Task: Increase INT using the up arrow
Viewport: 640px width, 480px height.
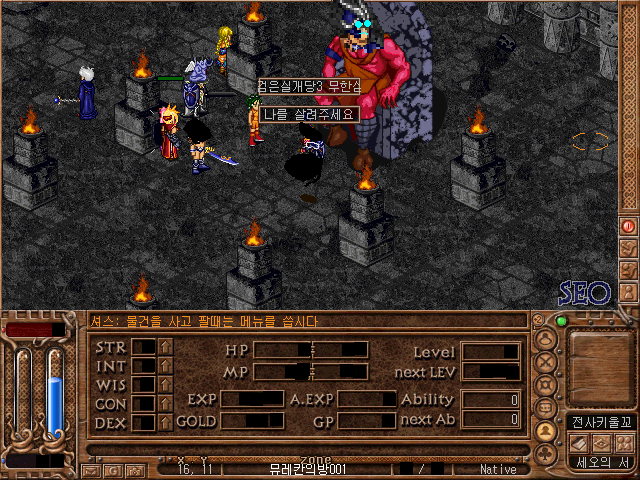Action: tap(165, 366)
